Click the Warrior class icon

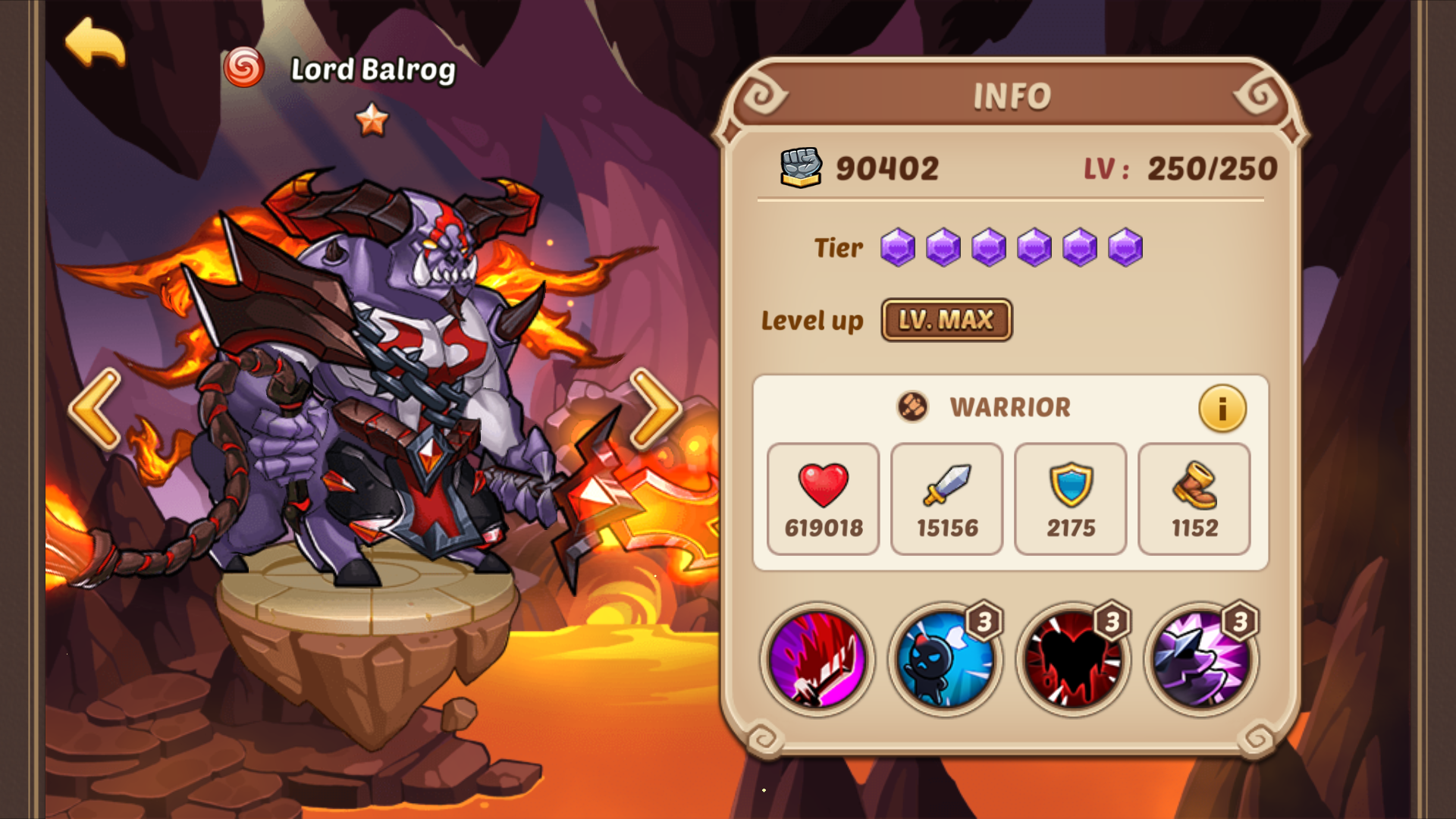[x=912, y=407]
